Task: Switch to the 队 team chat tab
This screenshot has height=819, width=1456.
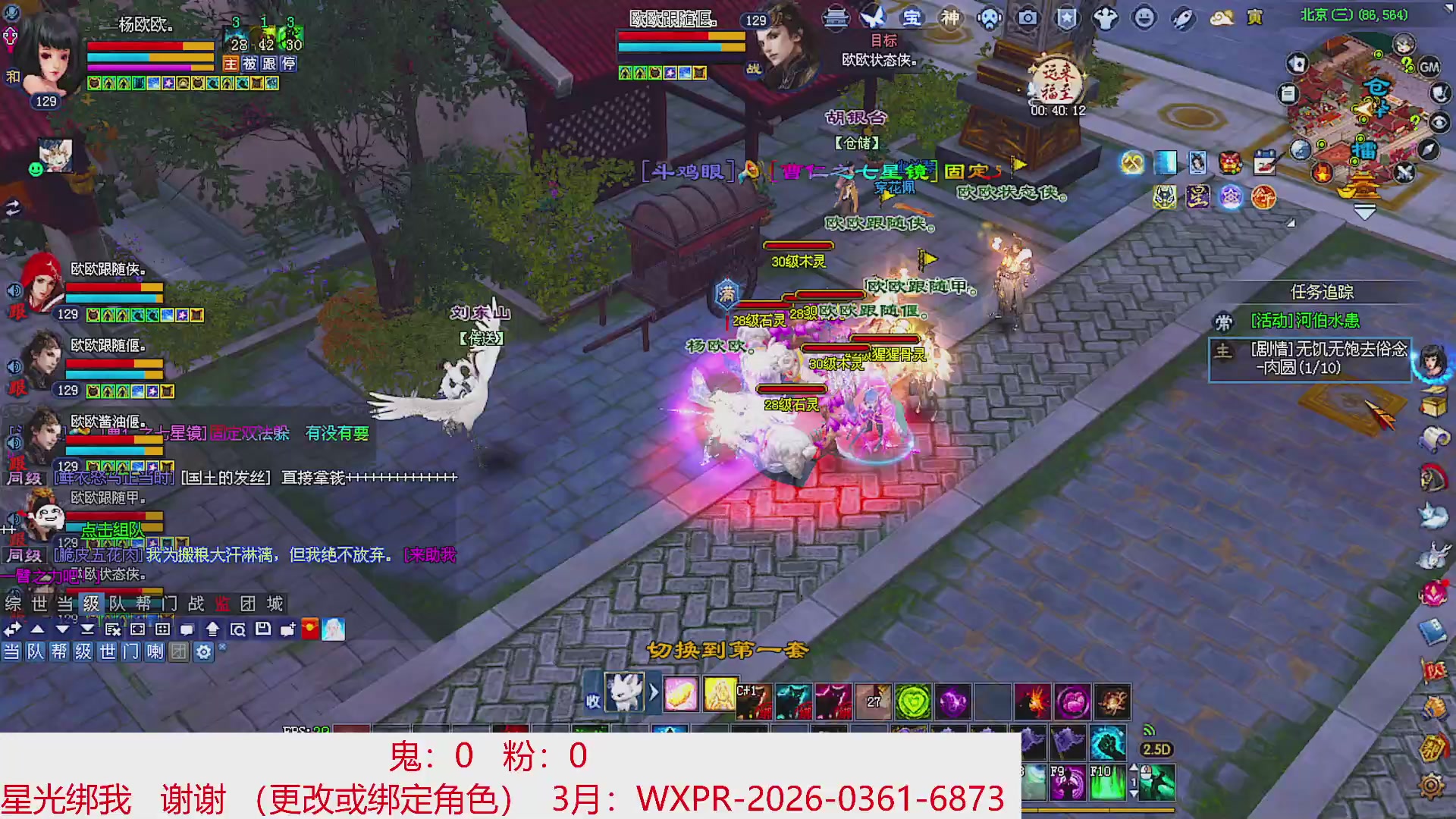Action: tap(115, 604)
